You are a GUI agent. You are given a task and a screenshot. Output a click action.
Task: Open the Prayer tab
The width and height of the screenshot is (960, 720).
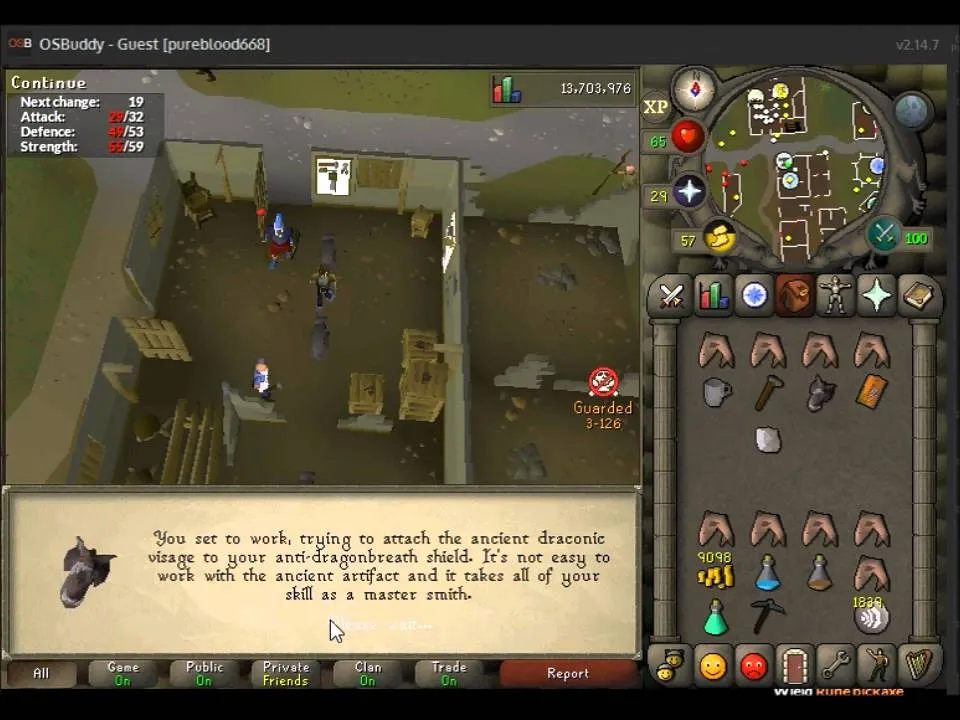click(876, 297)
